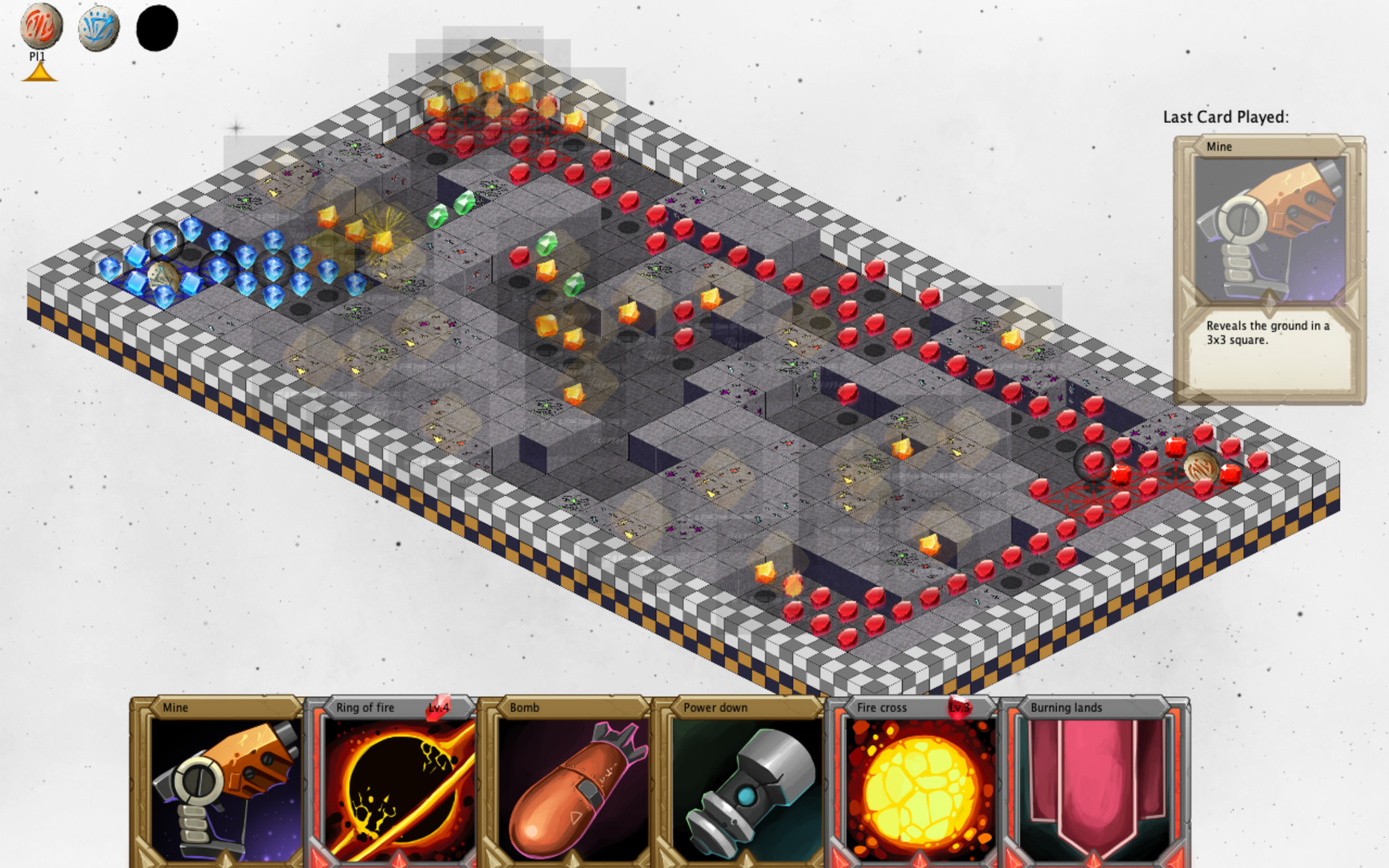This screenshot has width=1389, height=868.
Task: Click the orange turn marker under PI1
Action: 40,70
